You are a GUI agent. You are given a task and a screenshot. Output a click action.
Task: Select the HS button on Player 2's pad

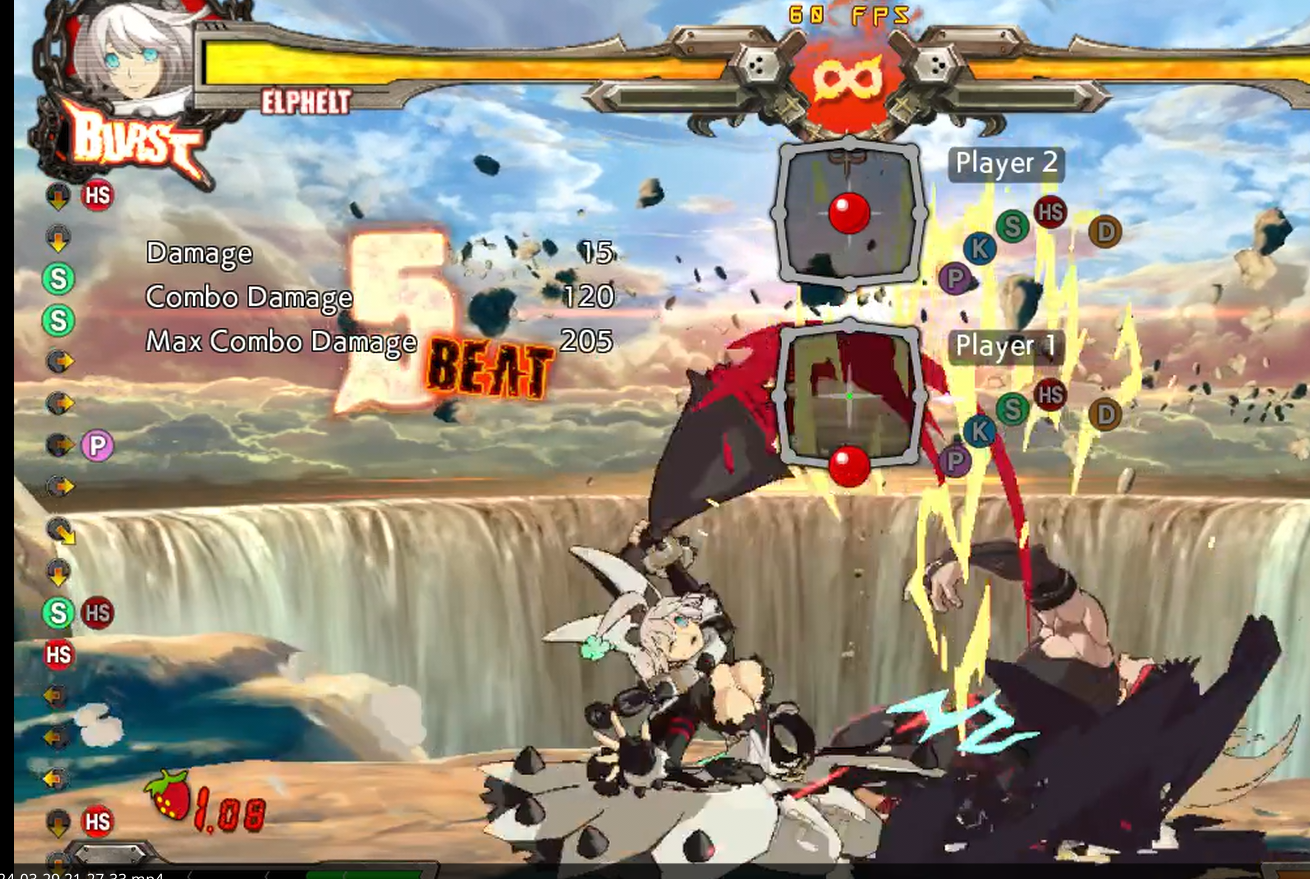(1051, 213)
